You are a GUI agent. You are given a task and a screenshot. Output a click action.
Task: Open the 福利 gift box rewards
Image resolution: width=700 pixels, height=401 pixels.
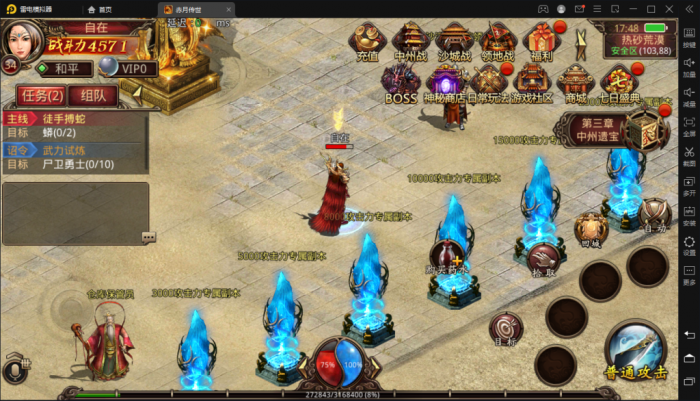click(540, 42)
